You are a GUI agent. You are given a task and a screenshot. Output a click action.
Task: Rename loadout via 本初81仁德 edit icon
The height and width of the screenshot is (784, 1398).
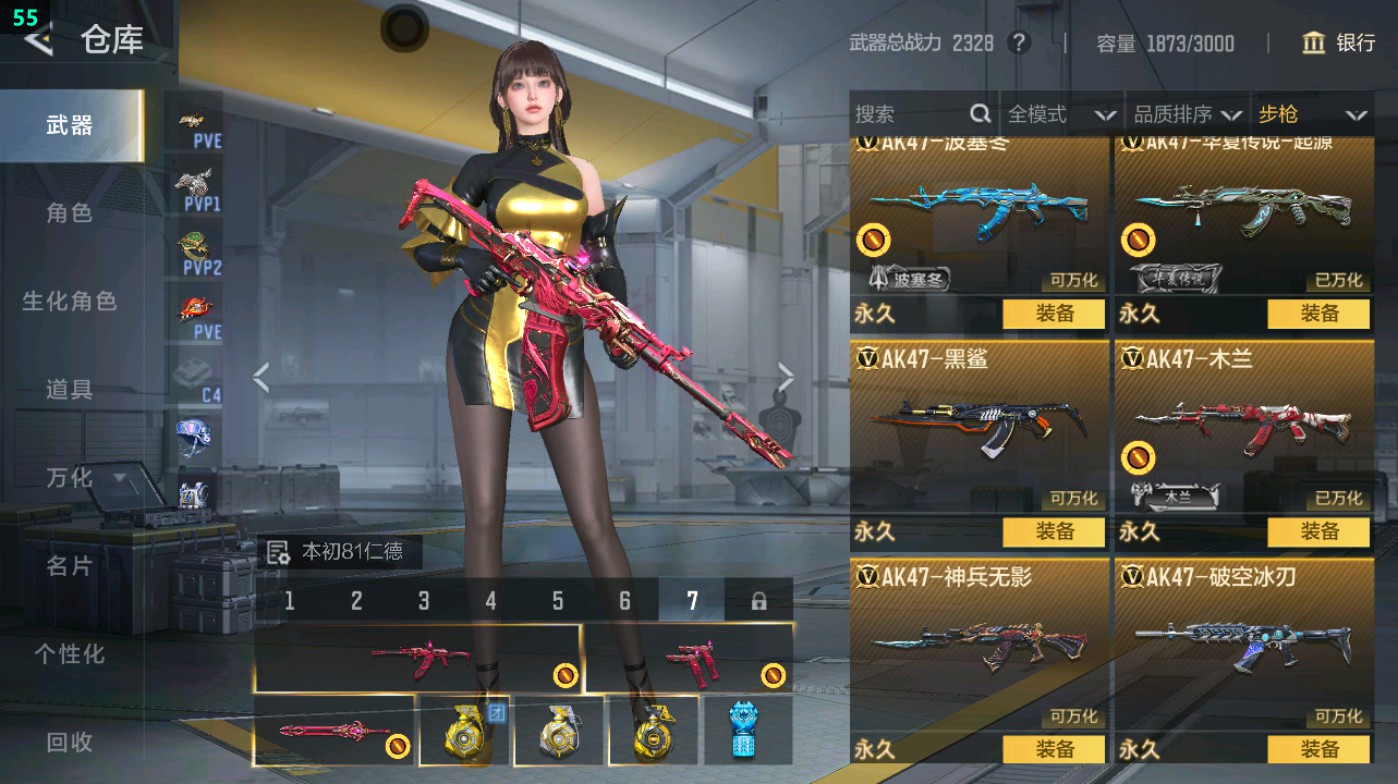[278, 552]
